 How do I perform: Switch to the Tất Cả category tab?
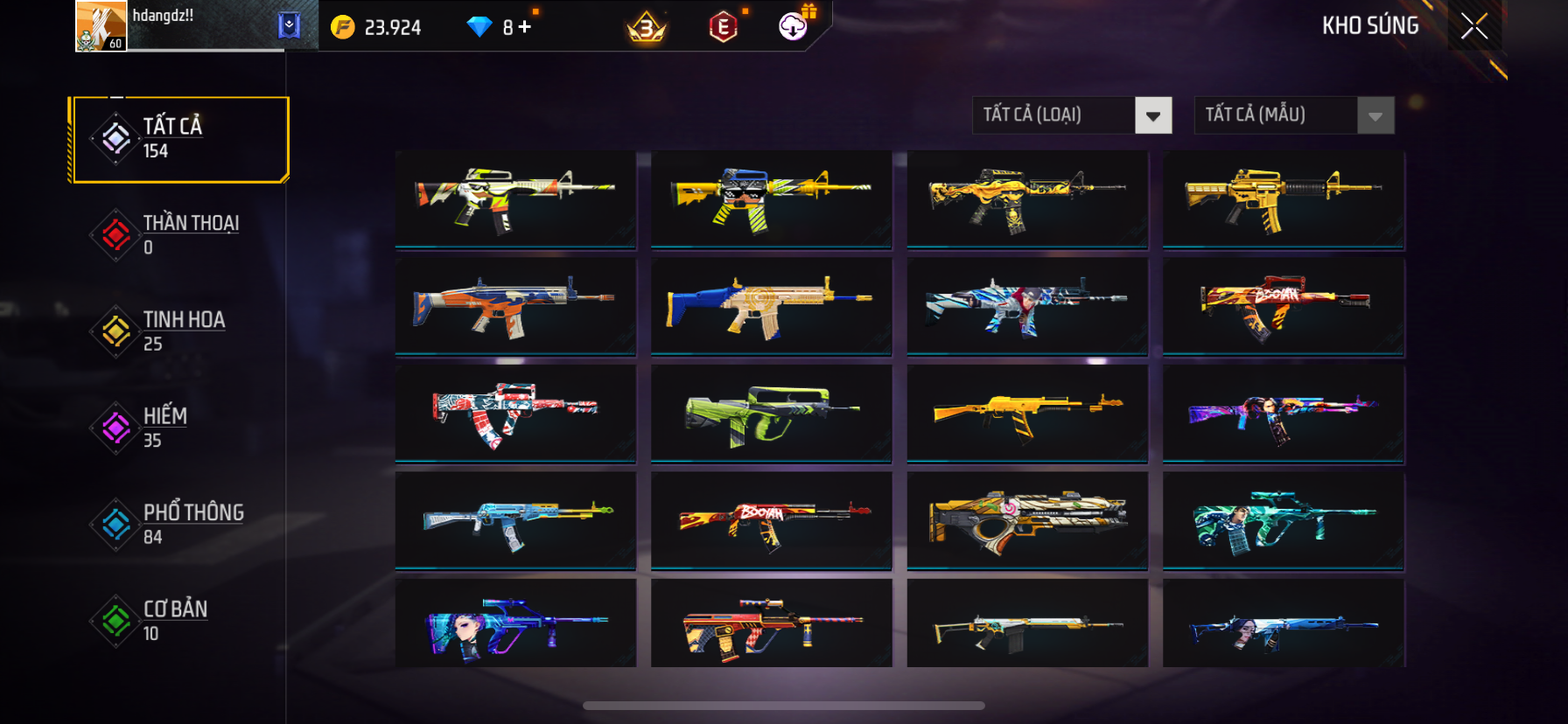tap(181, 139)
